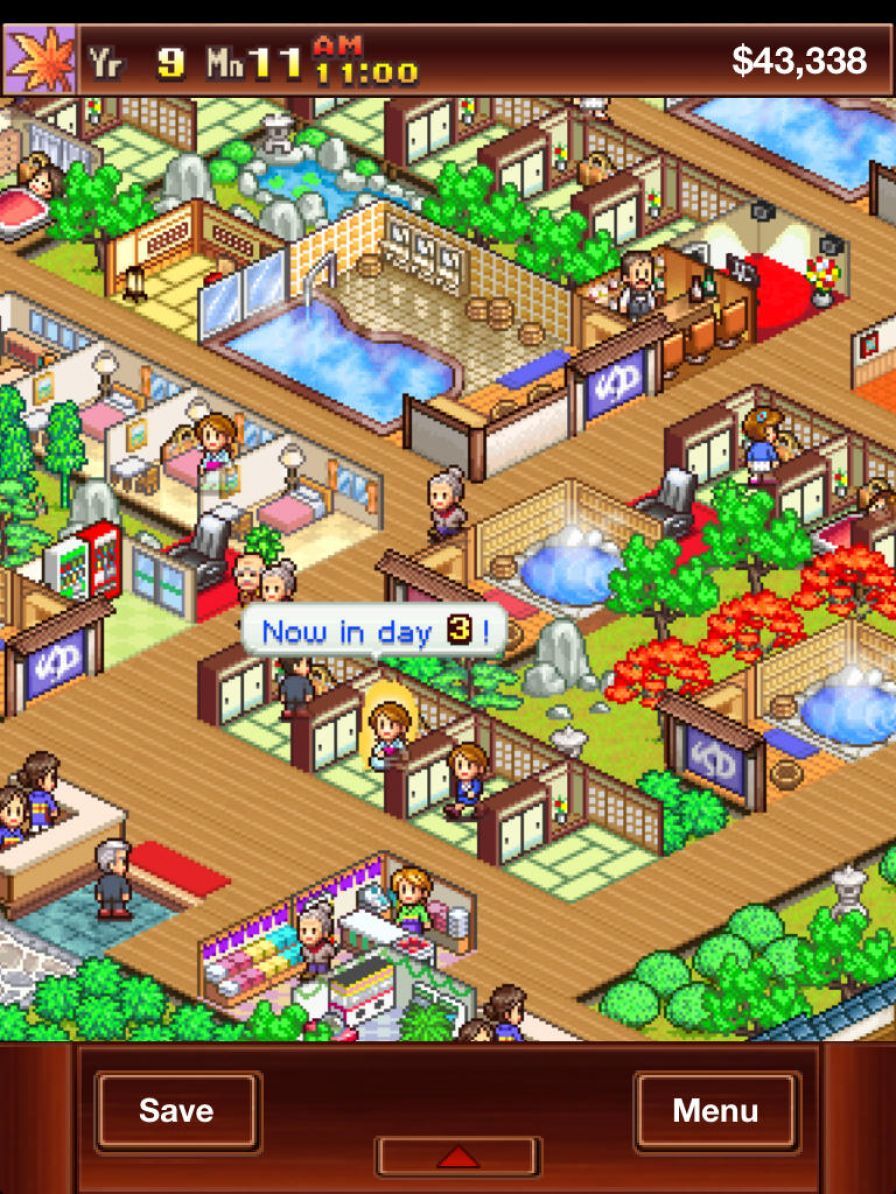Tap the autumn maple leaf season icon
The height and width of the screenshot is (1194, 896).
39,59
